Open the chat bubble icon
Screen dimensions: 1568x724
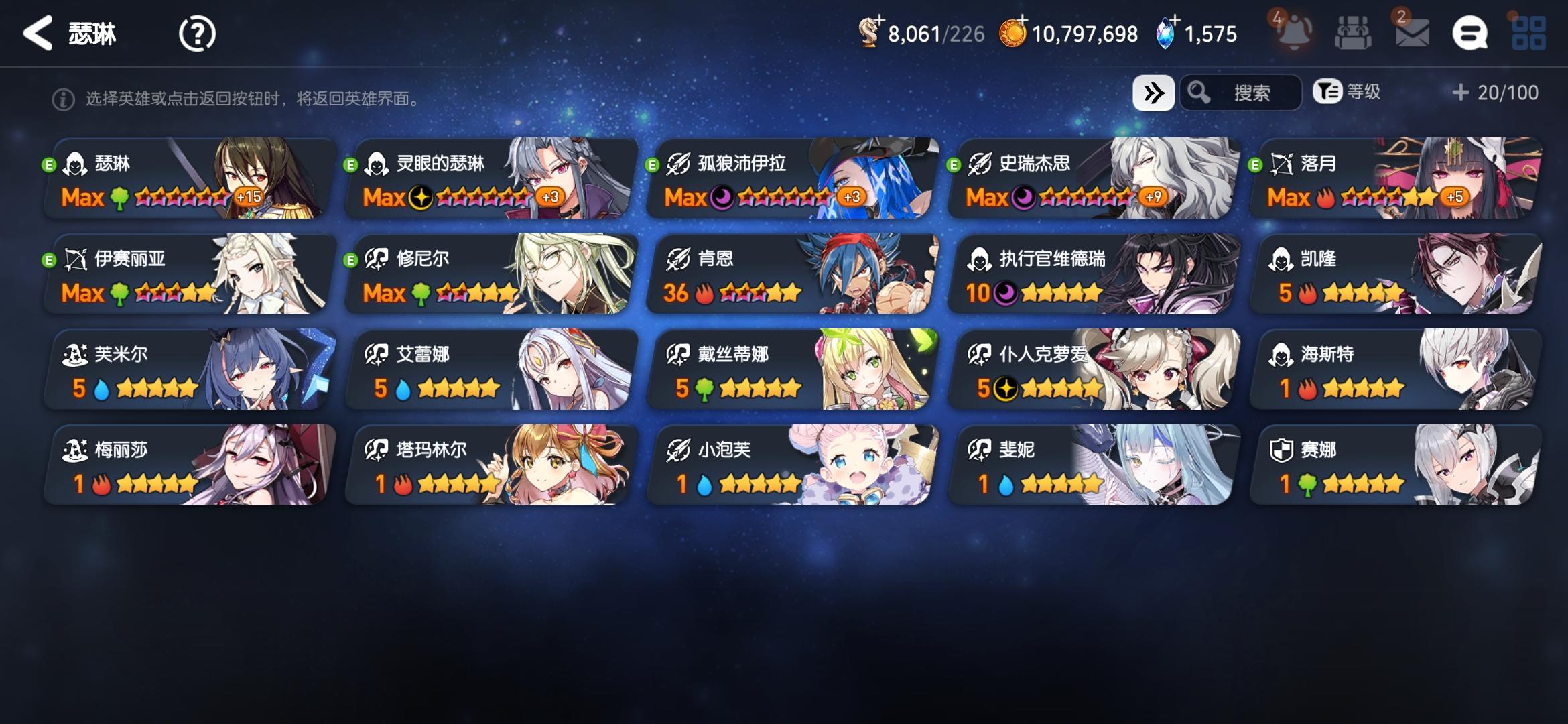click(1471, 33)
